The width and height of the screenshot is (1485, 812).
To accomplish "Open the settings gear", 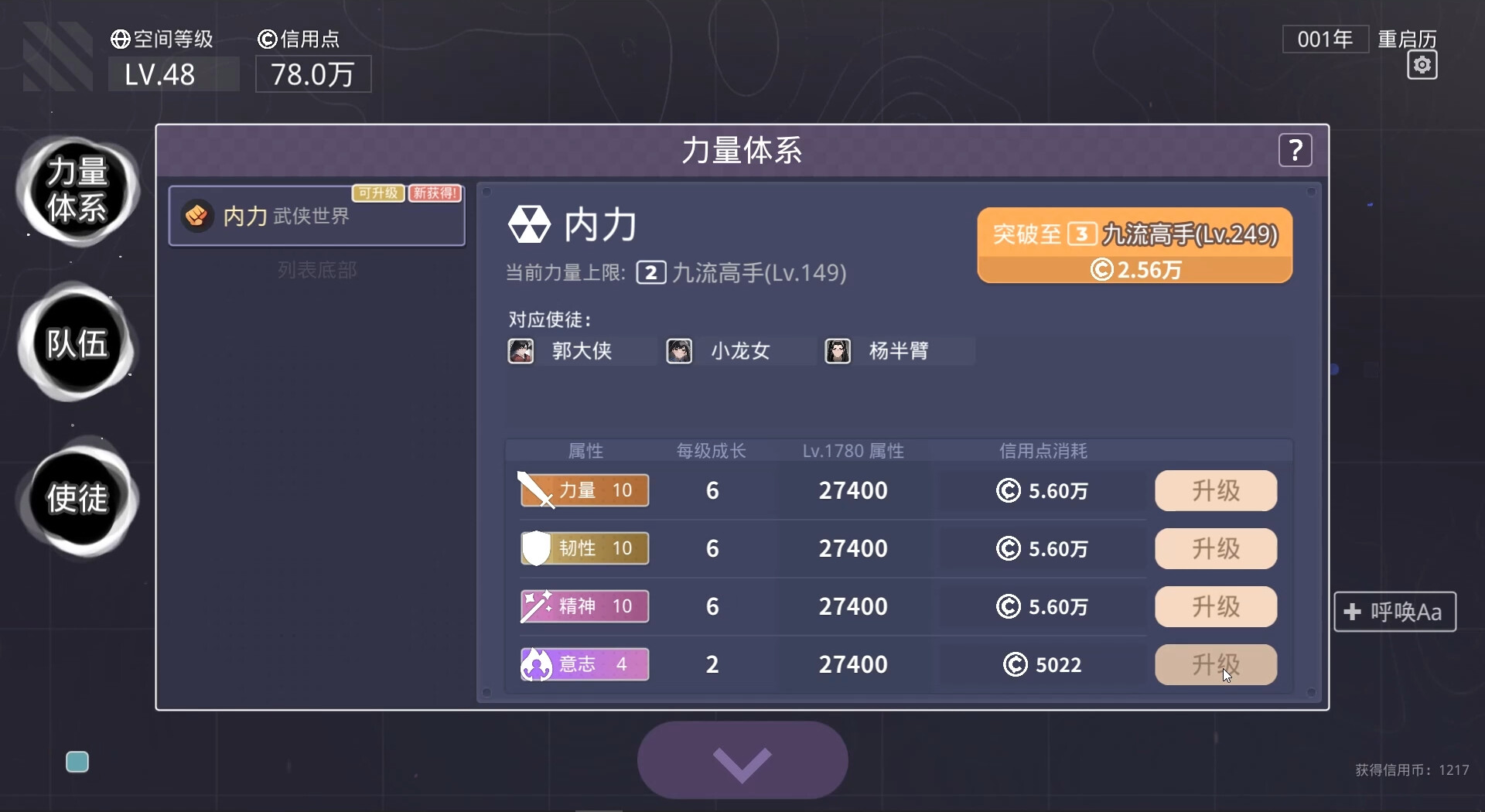I will [x=1422, y=65].
